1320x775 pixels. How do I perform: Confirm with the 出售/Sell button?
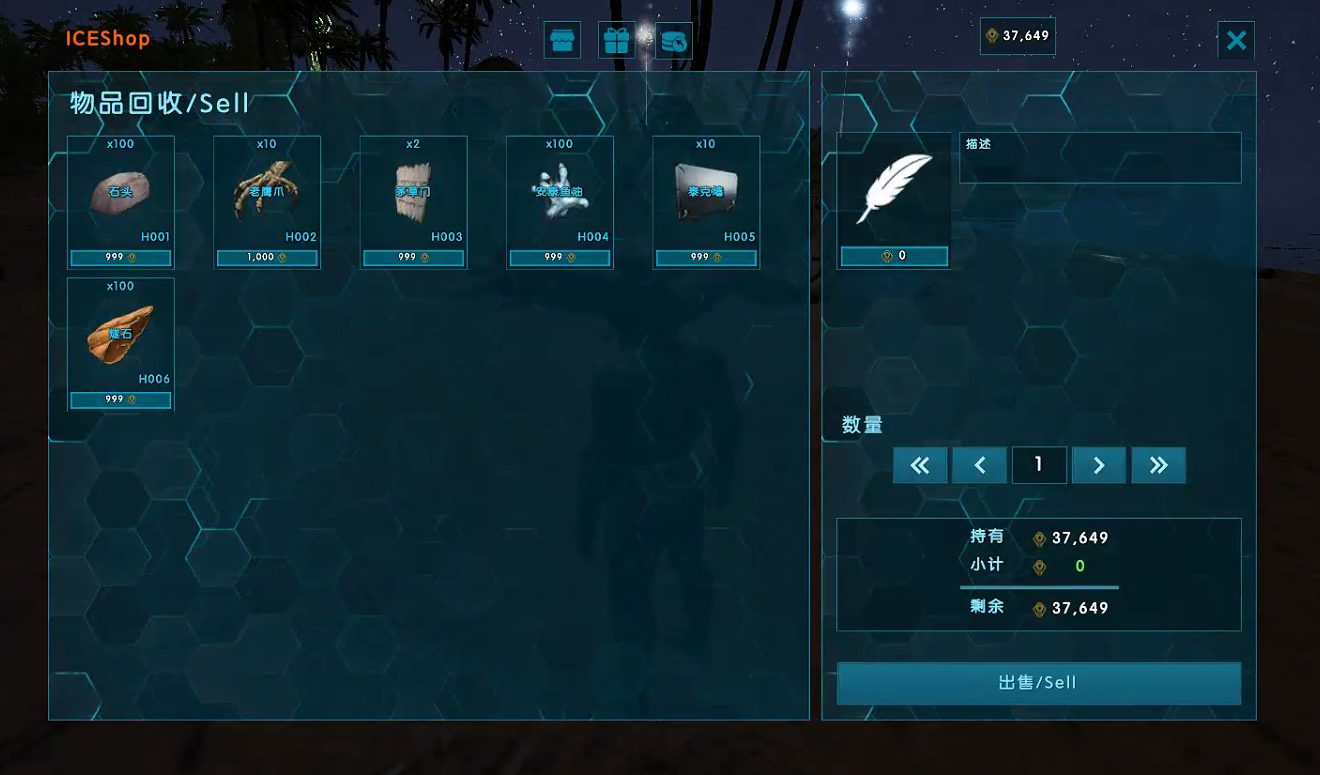pyautogui.click(x=1038, y=683)
